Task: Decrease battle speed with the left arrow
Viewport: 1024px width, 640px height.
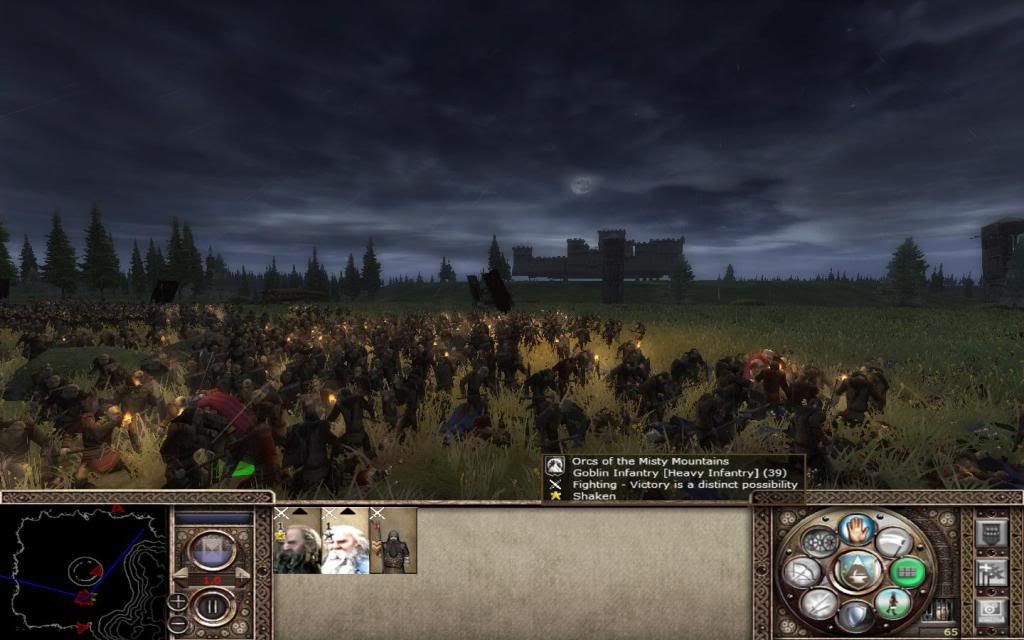Action: pyautogui.click(x=180, y=577)
